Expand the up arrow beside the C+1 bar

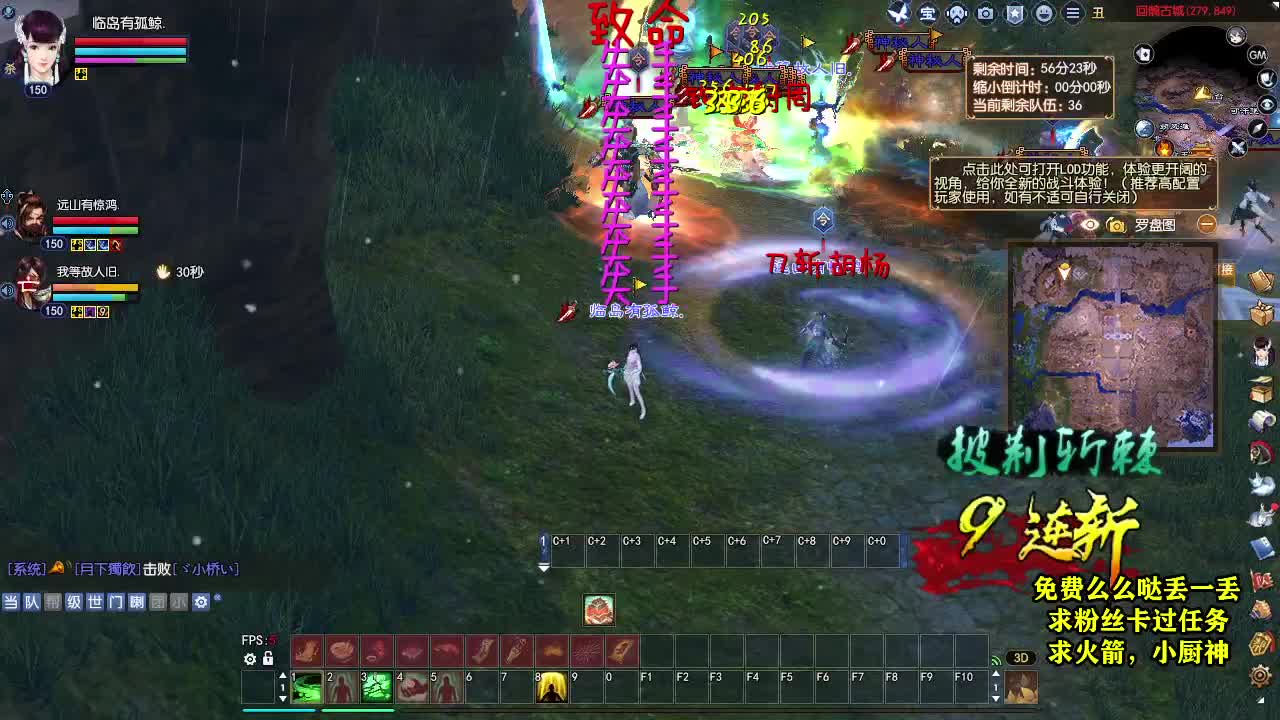pyautogui.click(x=543, y=535)
